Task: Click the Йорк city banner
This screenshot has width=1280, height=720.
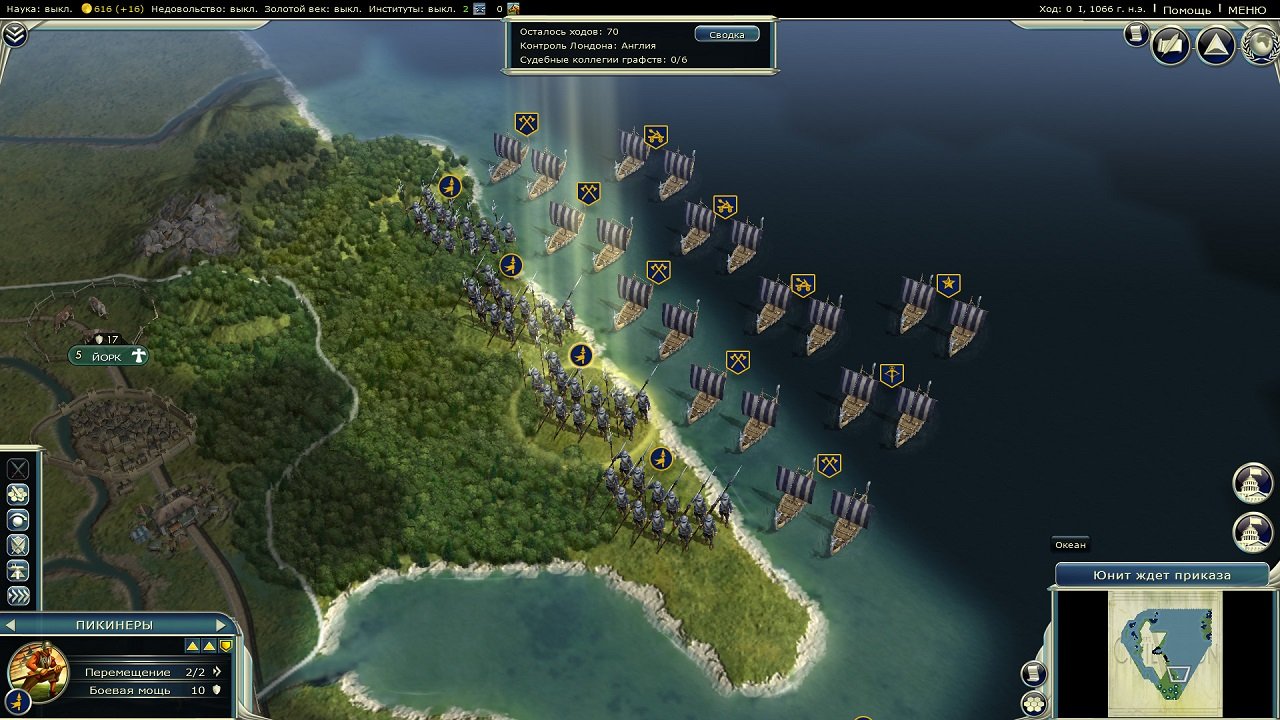Action: click(105, 355)
